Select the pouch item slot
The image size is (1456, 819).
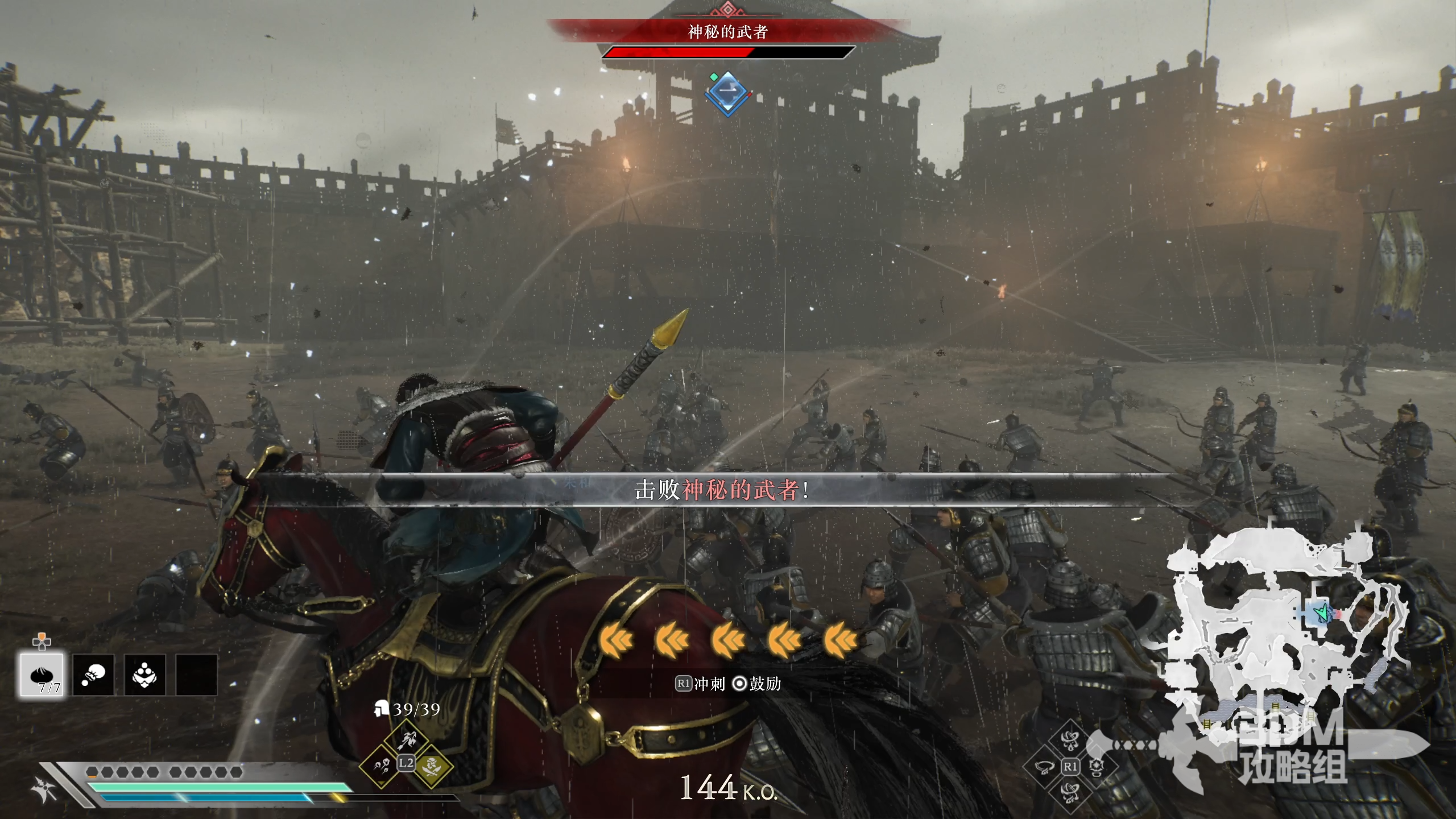click(x=93, y=675)
